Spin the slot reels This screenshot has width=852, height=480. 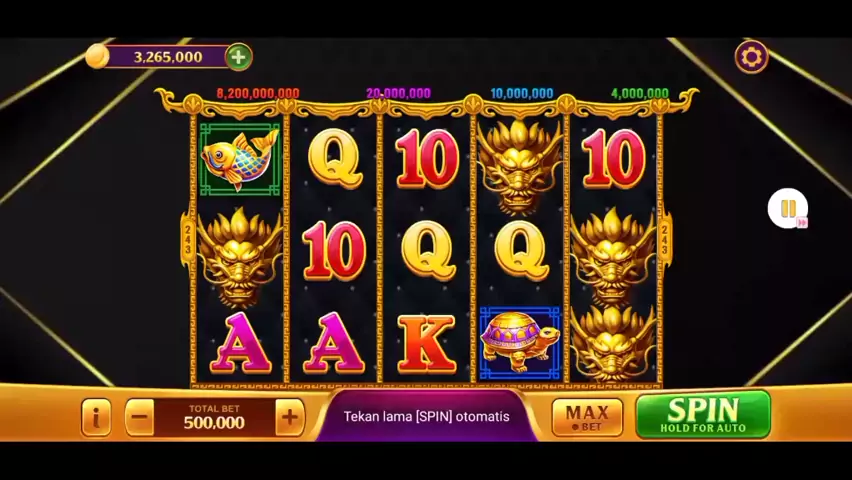point(703,415)
